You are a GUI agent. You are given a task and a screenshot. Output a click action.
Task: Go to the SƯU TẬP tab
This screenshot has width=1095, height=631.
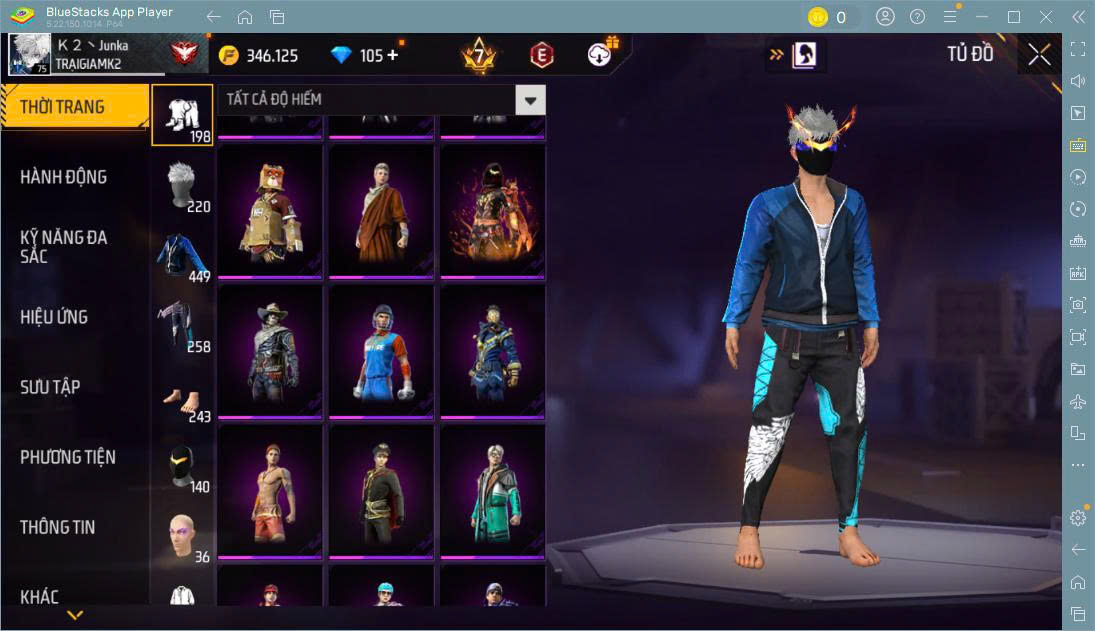click(50, 387)
